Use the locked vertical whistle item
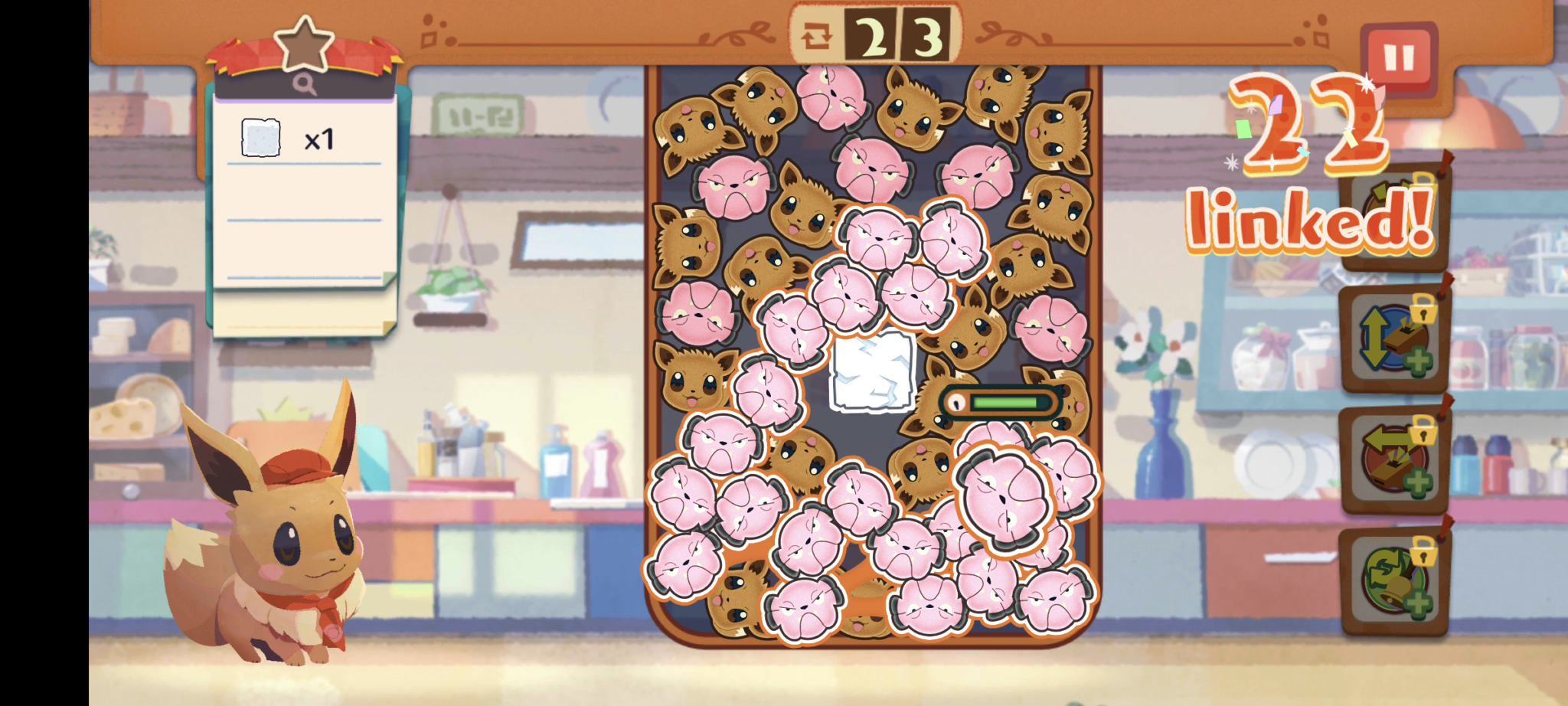Viewport: 1568px width, 706px height. (x=1393, y=338)
